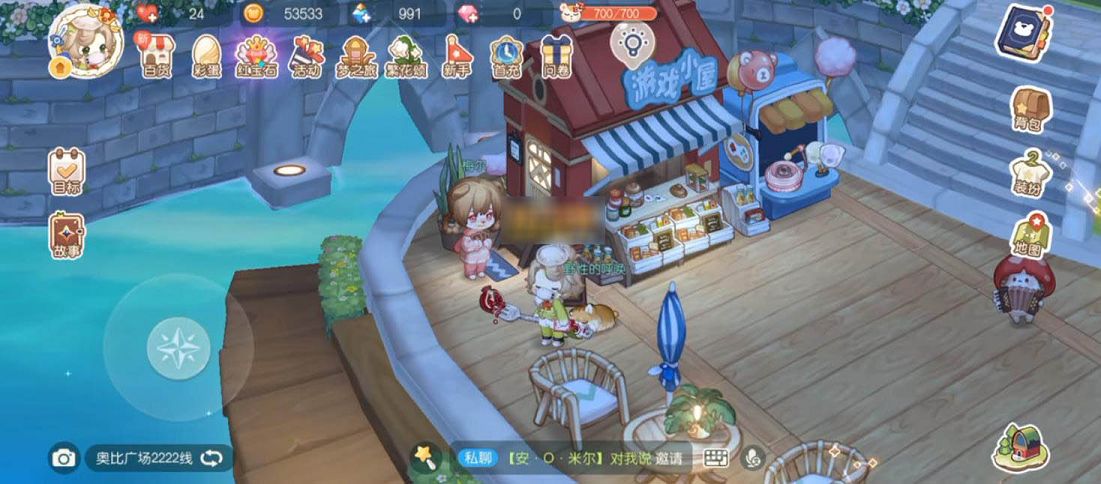The height and width of the screenshot is (484, 1101).
Task: Take a photo with the camera button
Action: pos(64,458)
